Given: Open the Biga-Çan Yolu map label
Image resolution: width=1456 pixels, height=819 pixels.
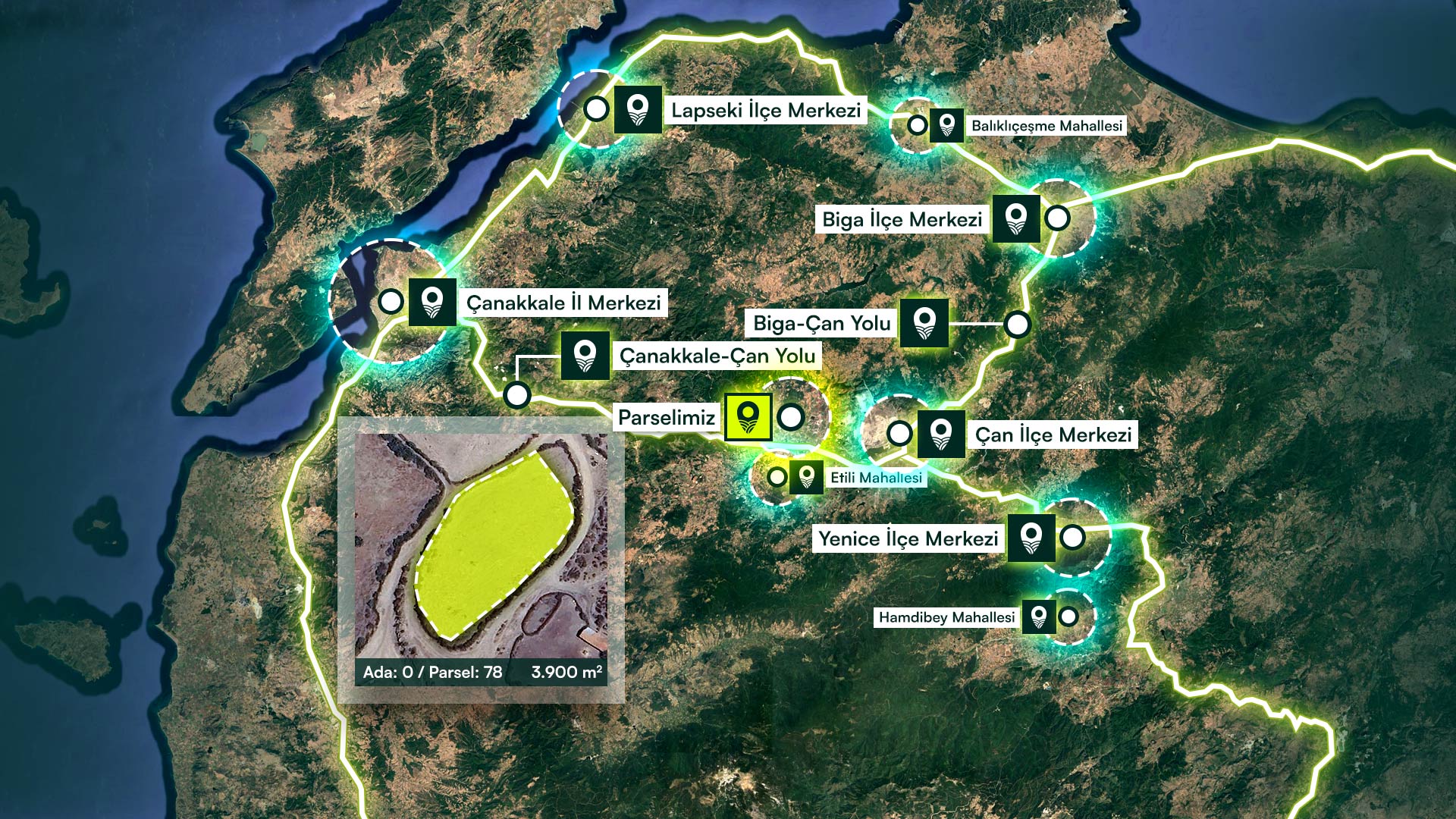Looking at the screenshot, I should pos(821,324).
